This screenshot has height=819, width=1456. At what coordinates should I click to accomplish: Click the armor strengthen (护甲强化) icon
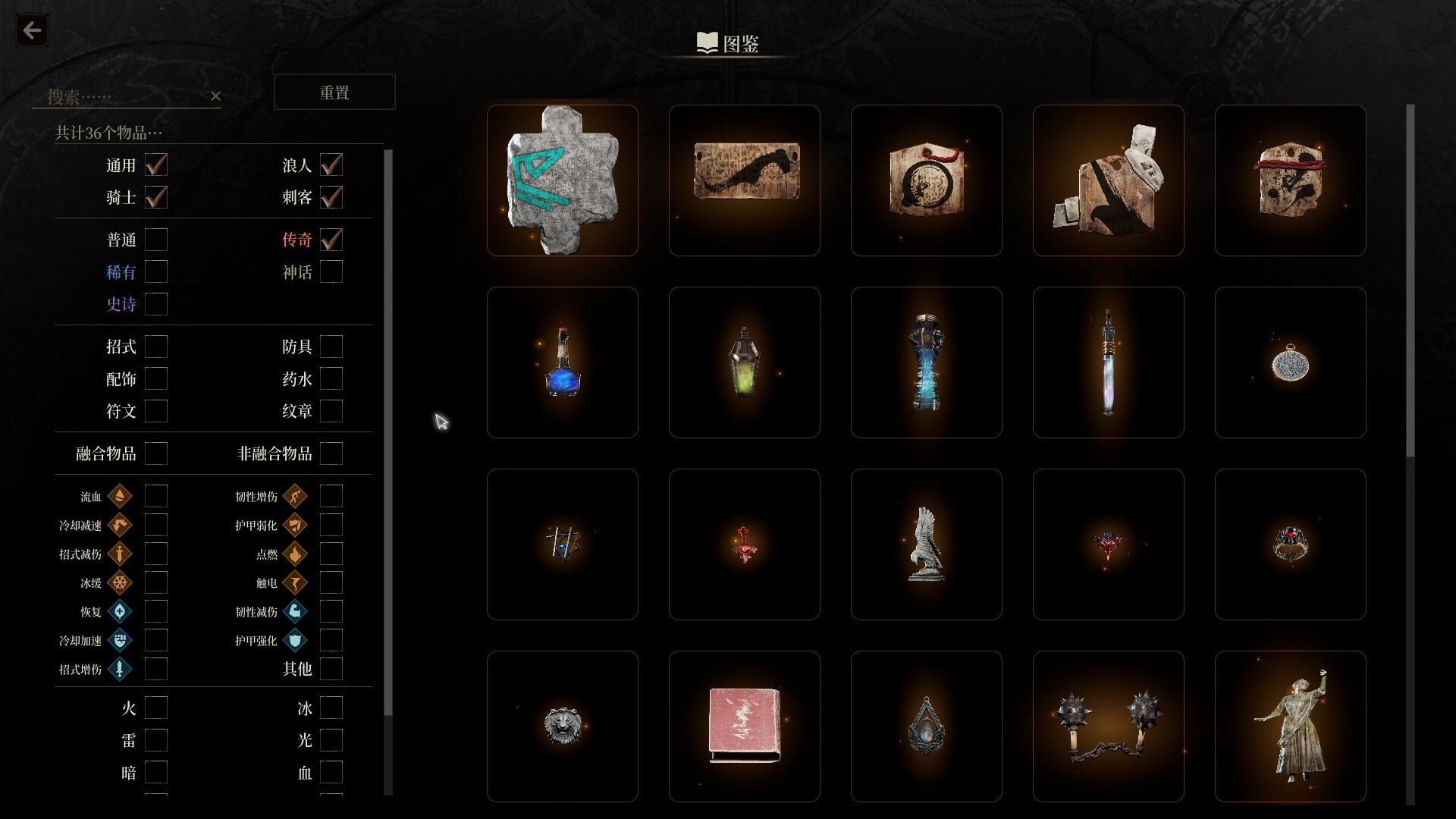coord(294,640)
